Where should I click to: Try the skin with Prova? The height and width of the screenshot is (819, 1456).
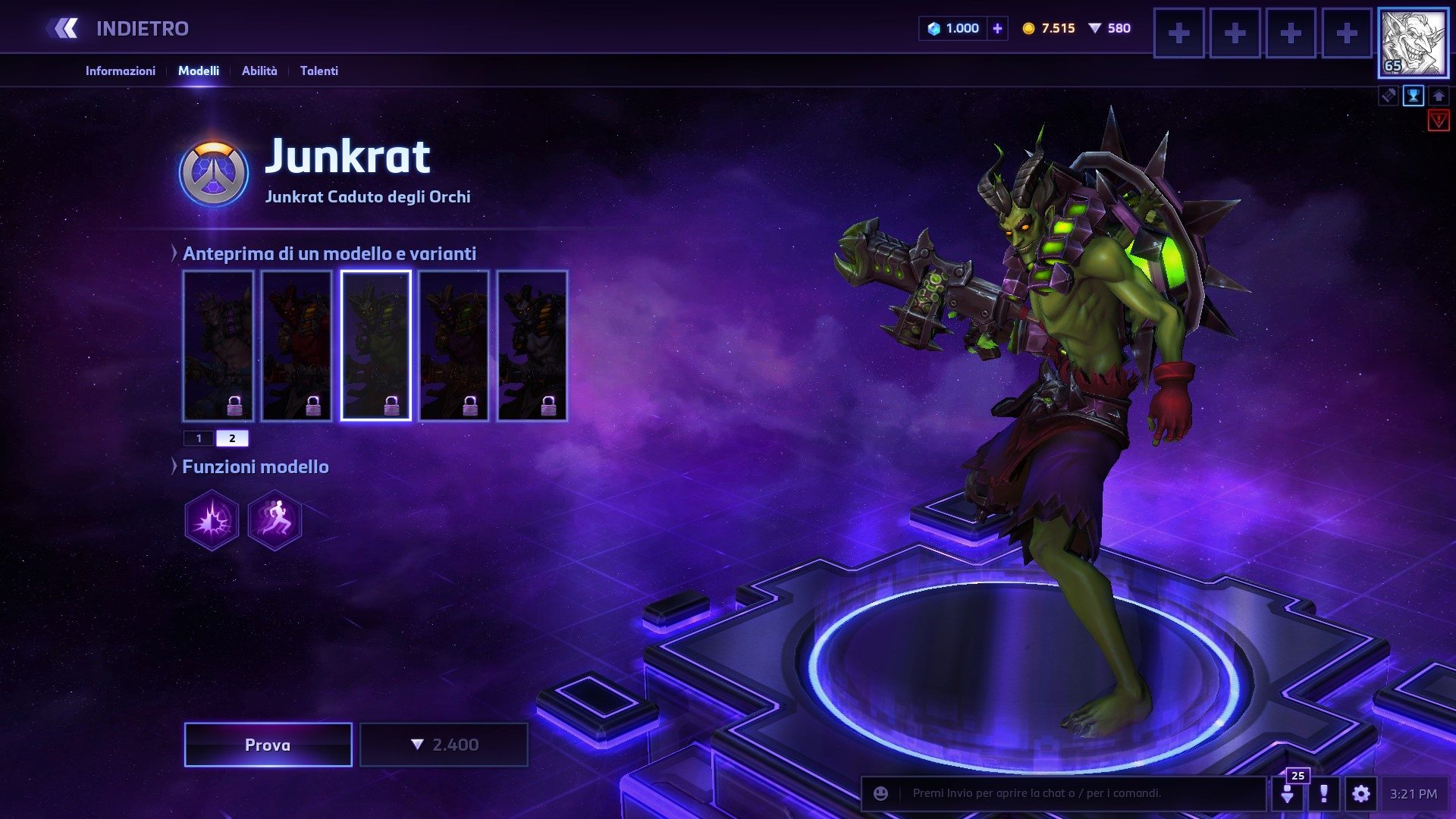tap(268, 745)
